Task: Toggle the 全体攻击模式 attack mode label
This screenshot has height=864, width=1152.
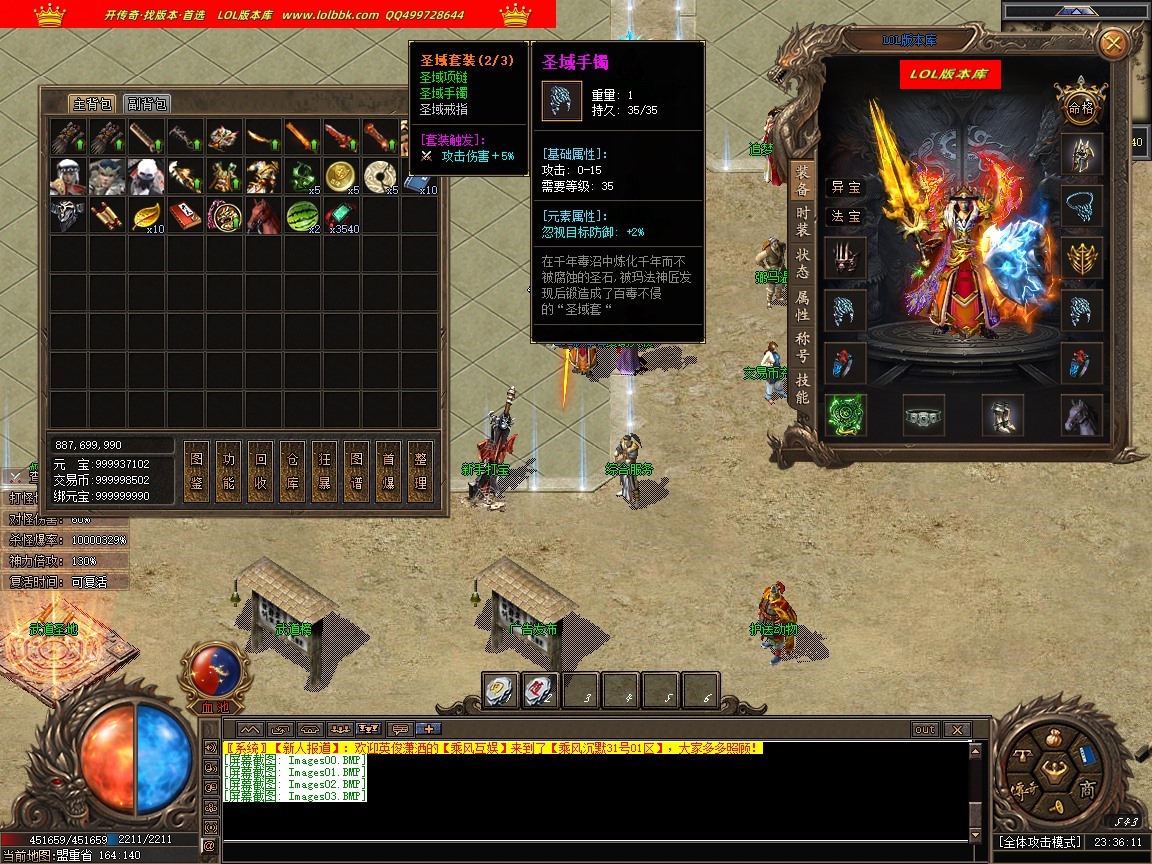Action: pyautogui.click(x=1040, y=843)
